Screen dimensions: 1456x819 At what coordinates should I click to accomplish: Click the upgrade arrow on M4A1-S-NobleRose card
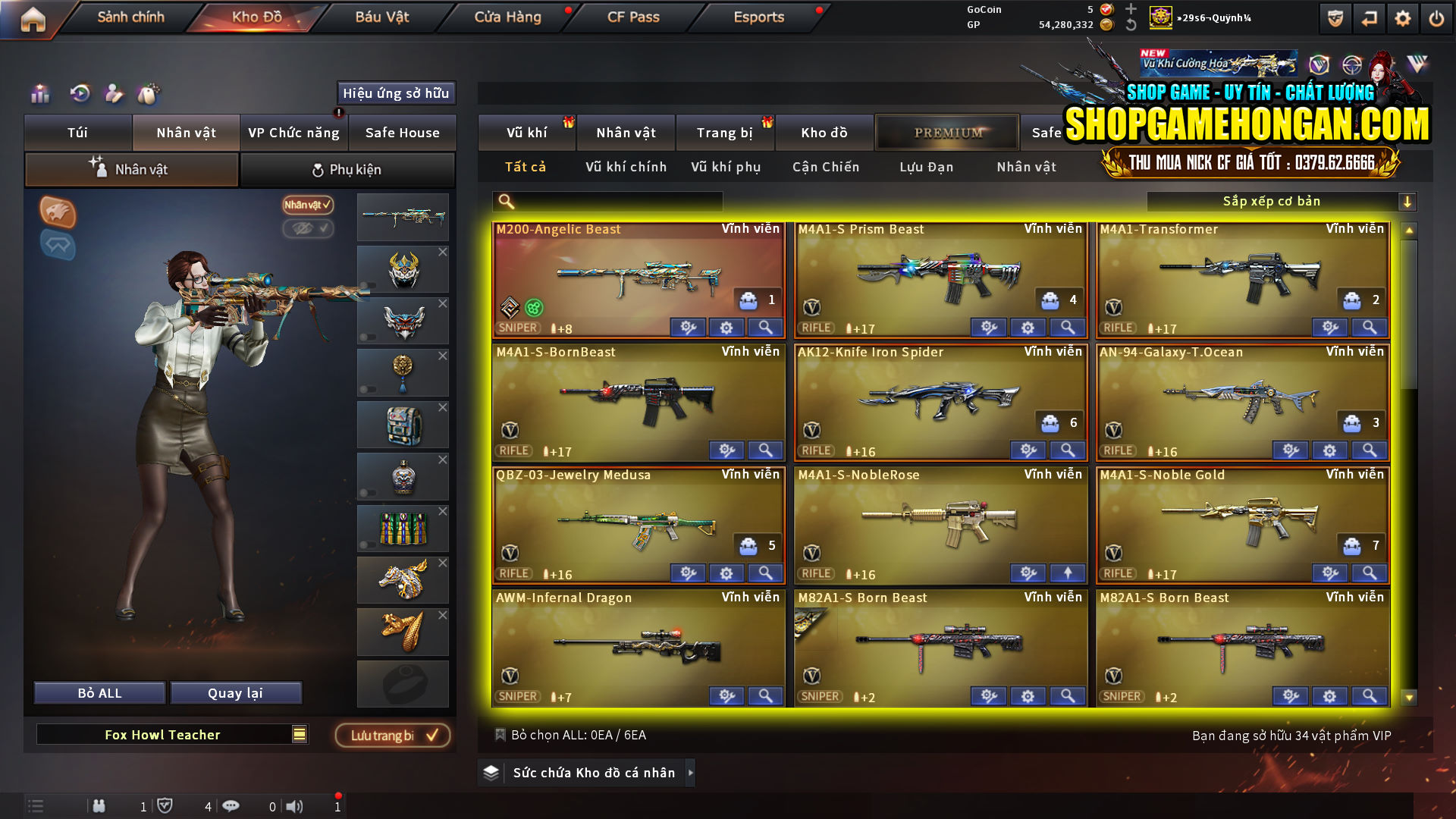[1068, 573]
